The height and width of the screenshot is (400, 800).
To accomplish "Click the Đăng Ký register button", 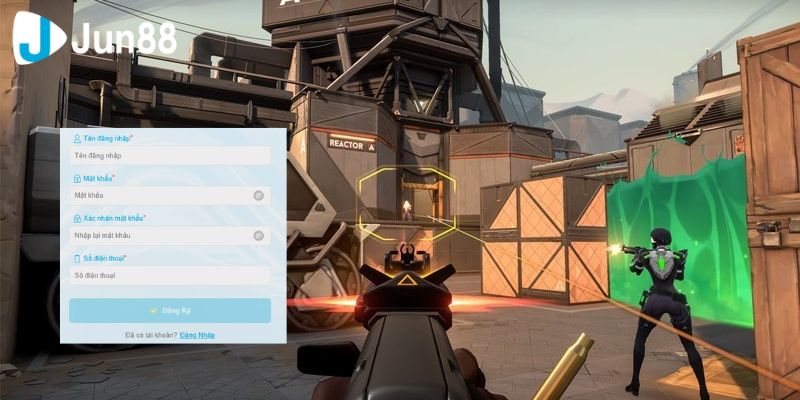I will [x=170, y=310].
